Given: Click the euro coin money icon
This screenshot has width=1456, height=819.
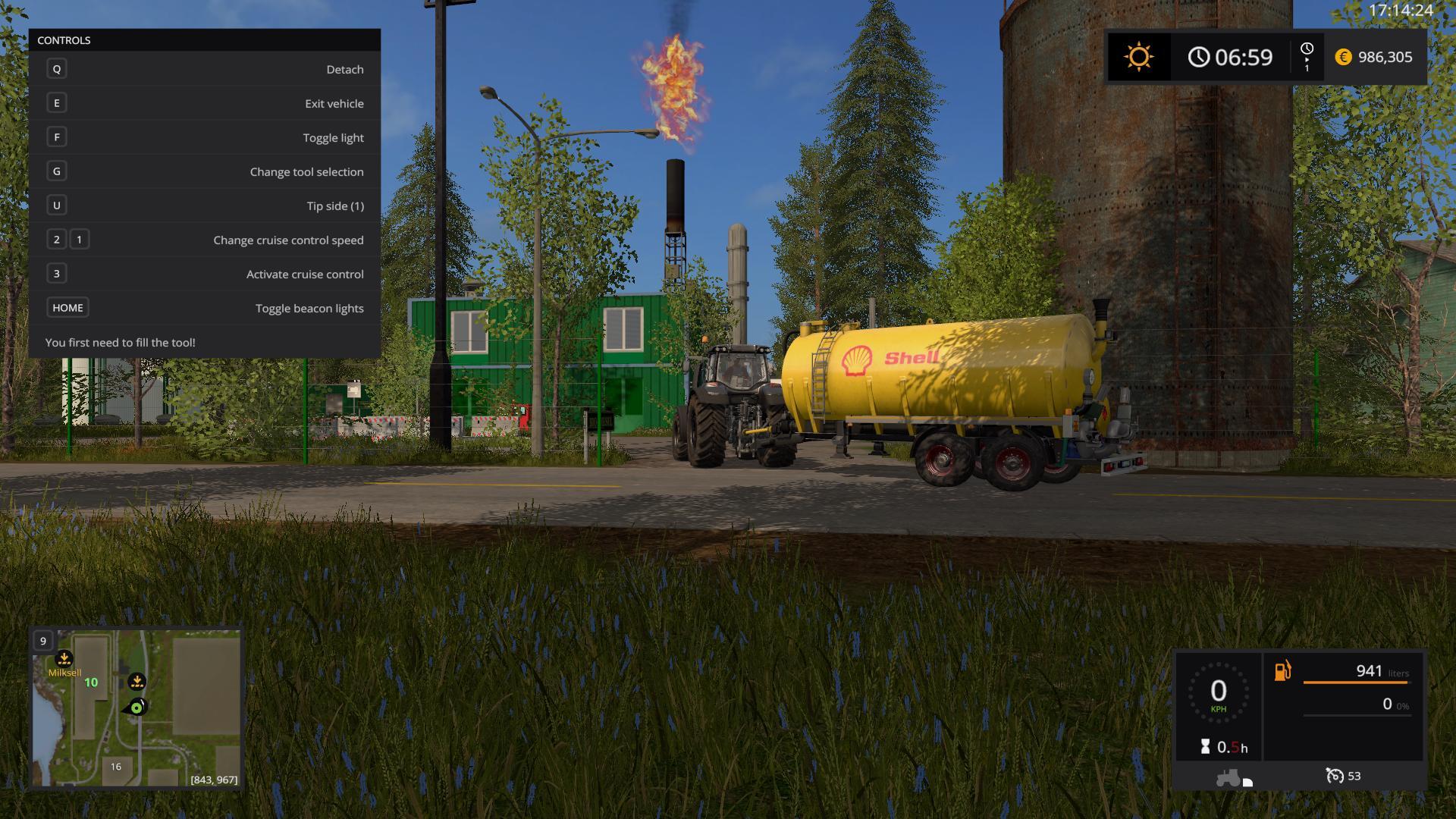Looking at the screenshot, I should pos(1343,57).
